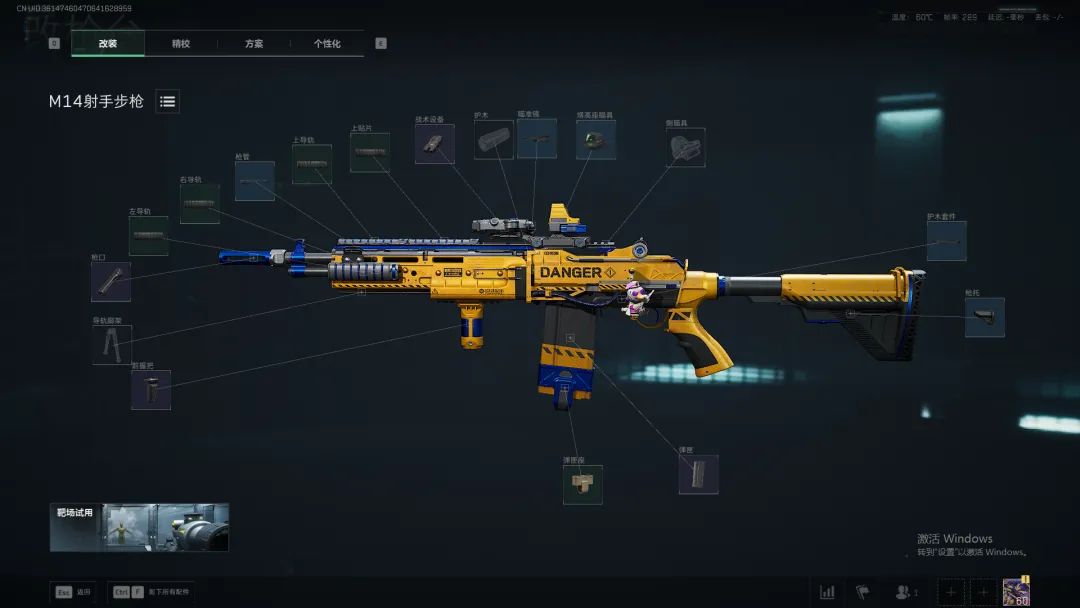Open the 弹匣 magazine slot

(698, 474)
